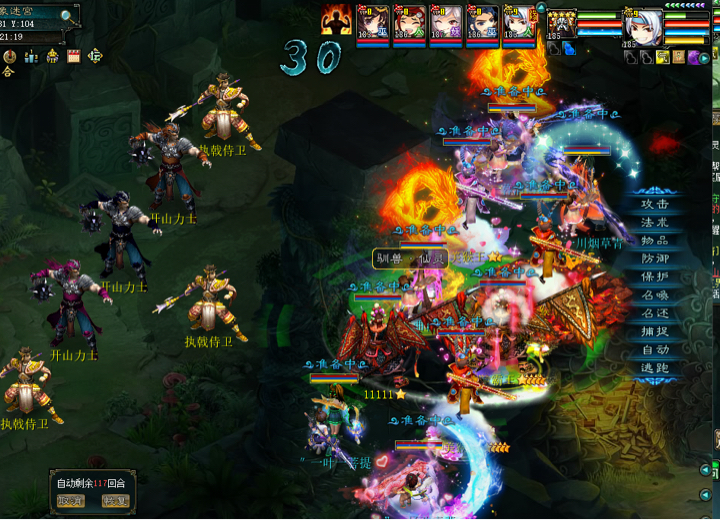Screen dimensions: 720x520
Task: Click the 恢复 button in the auto-battle panel
Action: click(116, 501)
